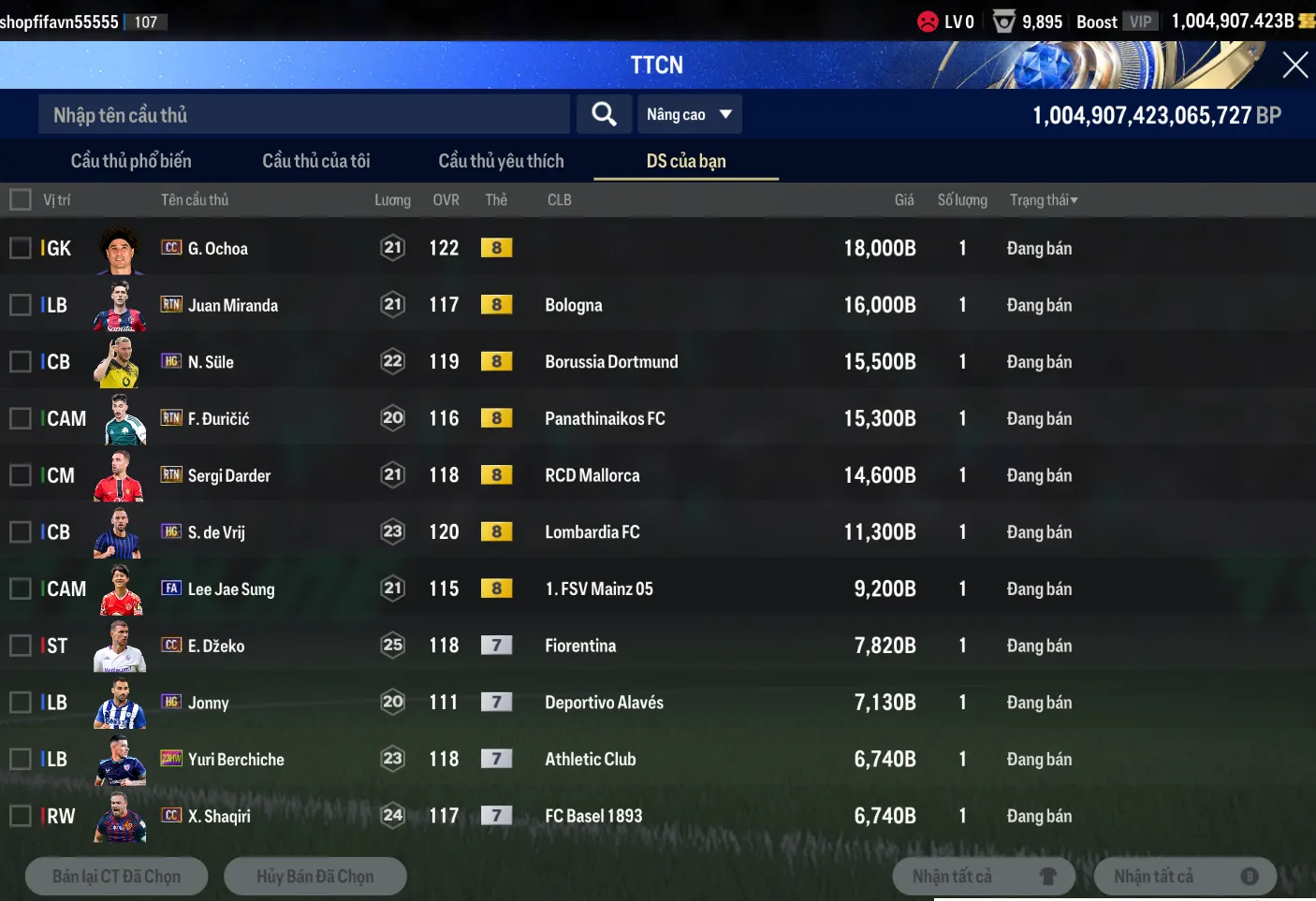The width and height of the screenshot is (1316, 901).
Task: Mark the E. Džeko checkbox
Action: click(21, 646)
